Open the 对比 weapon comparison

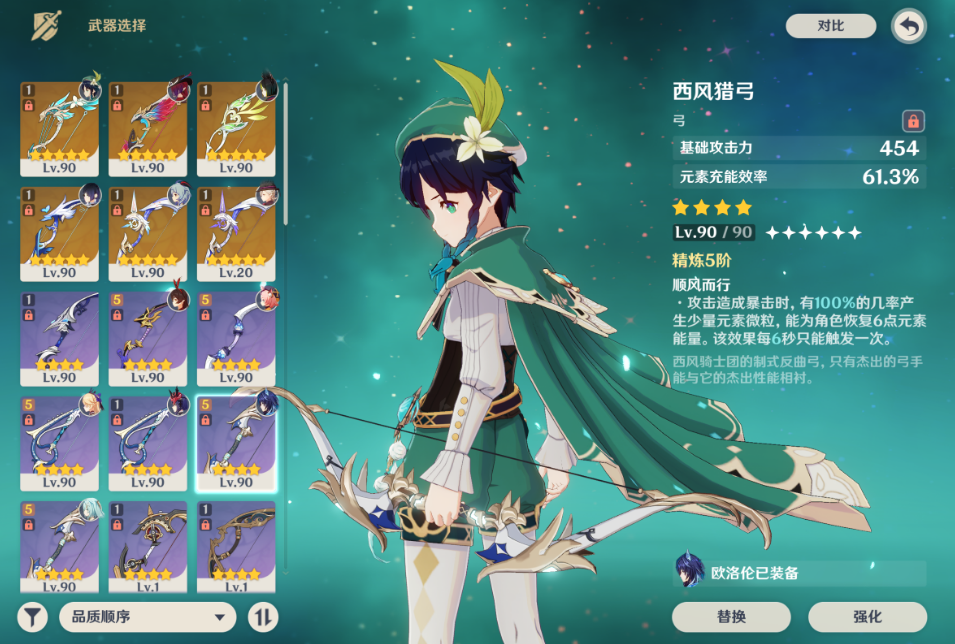(830, 26)
